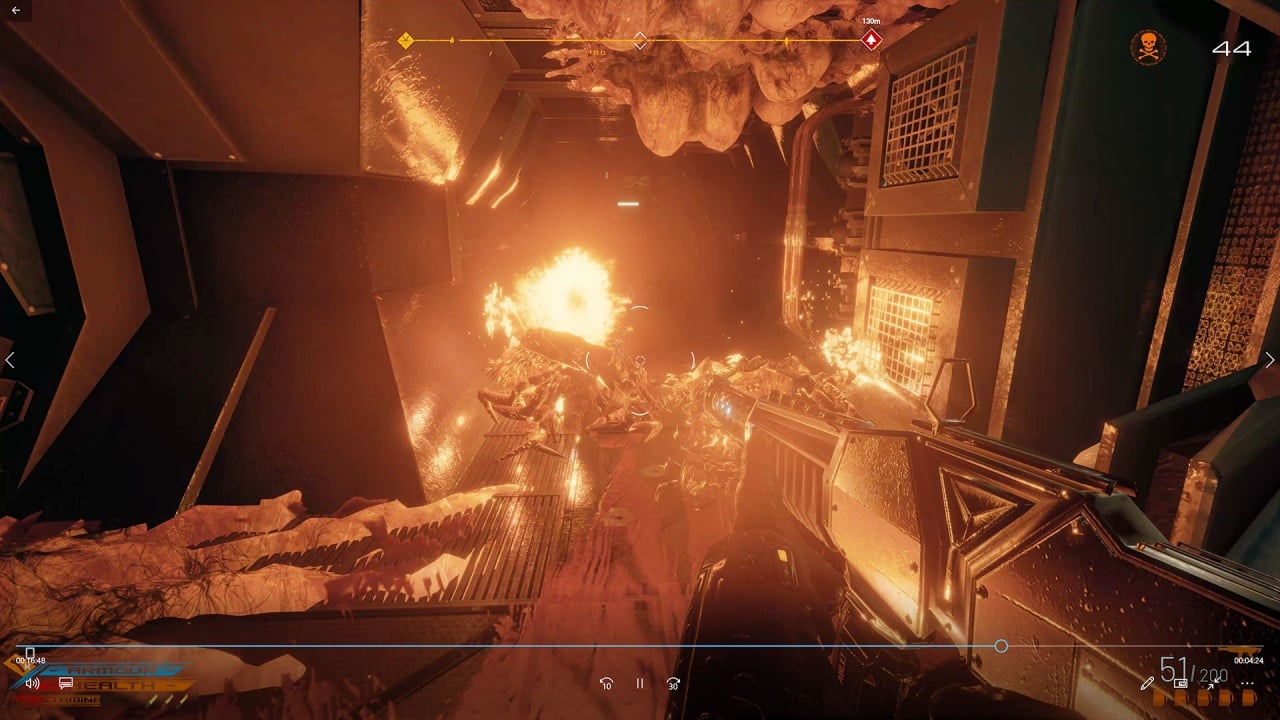Click the orange skull and crossbones icon
The image size is (1280, 720).
pos(1148,47)
